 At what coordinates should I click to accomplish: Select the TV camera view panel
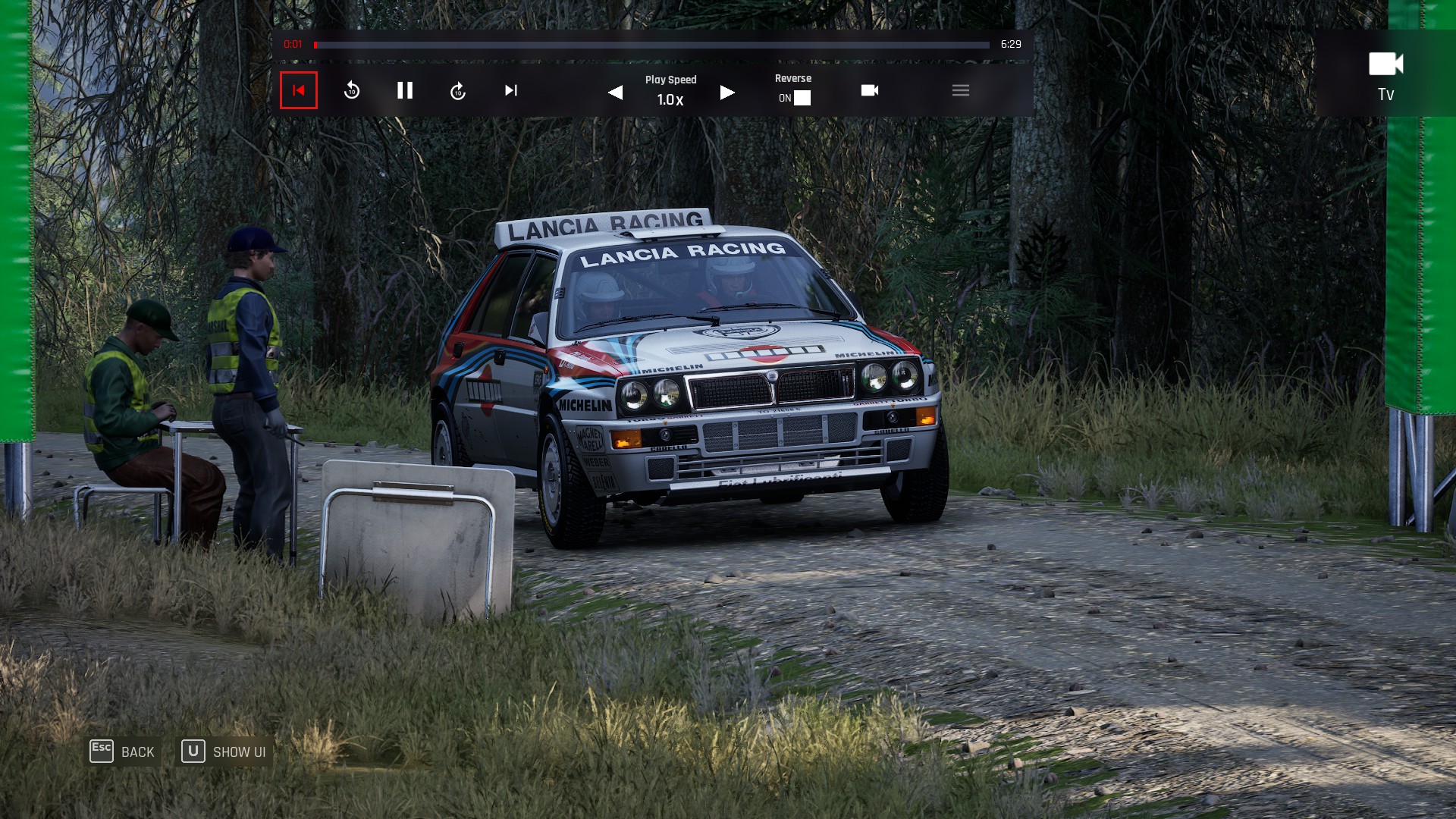point(1385,74)
